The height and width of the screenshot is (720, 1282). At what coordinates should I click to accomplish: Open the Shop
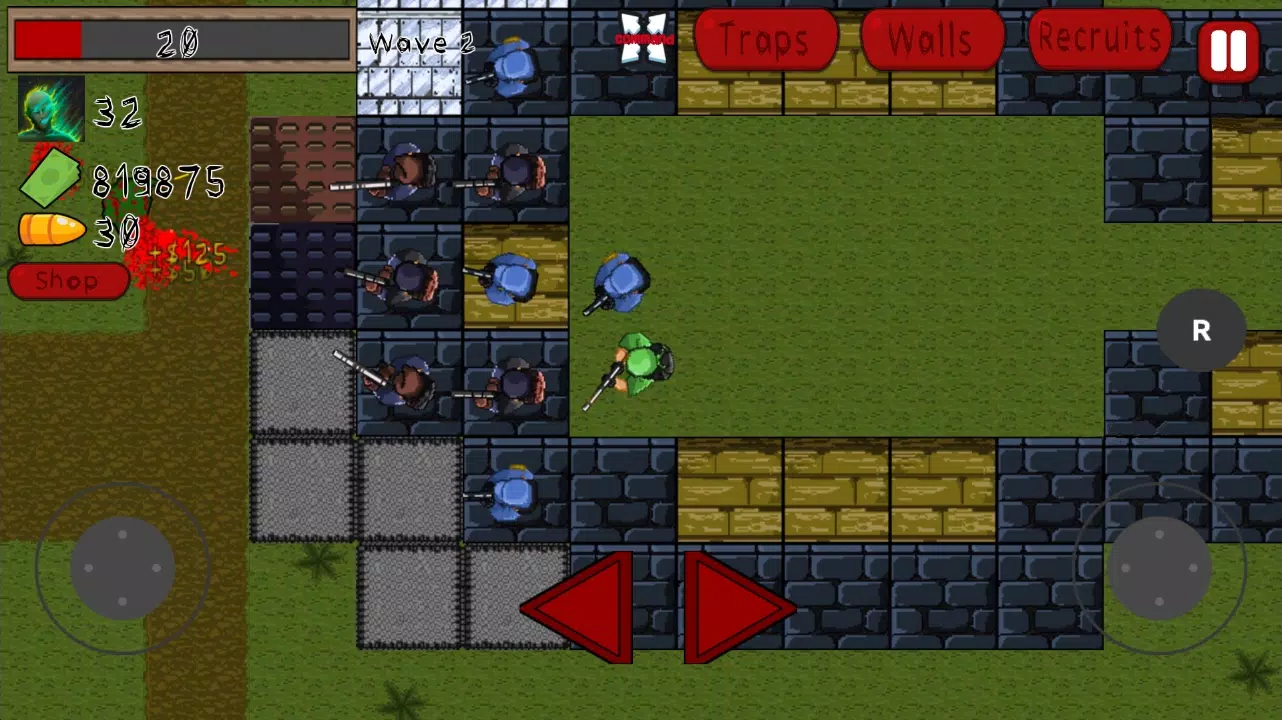tap(67, 281)
